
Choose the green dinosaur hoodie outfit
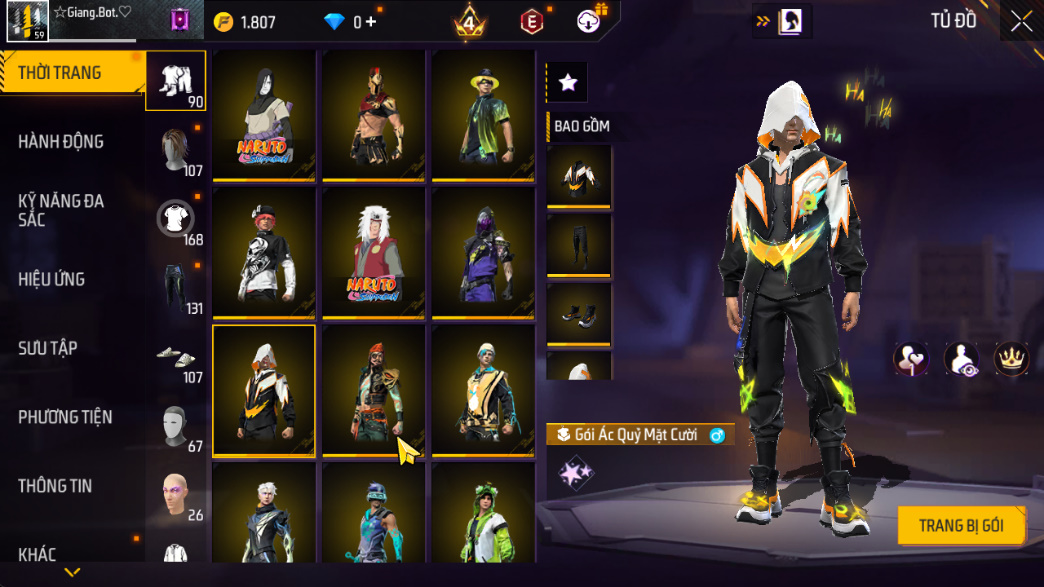[484, 515]
